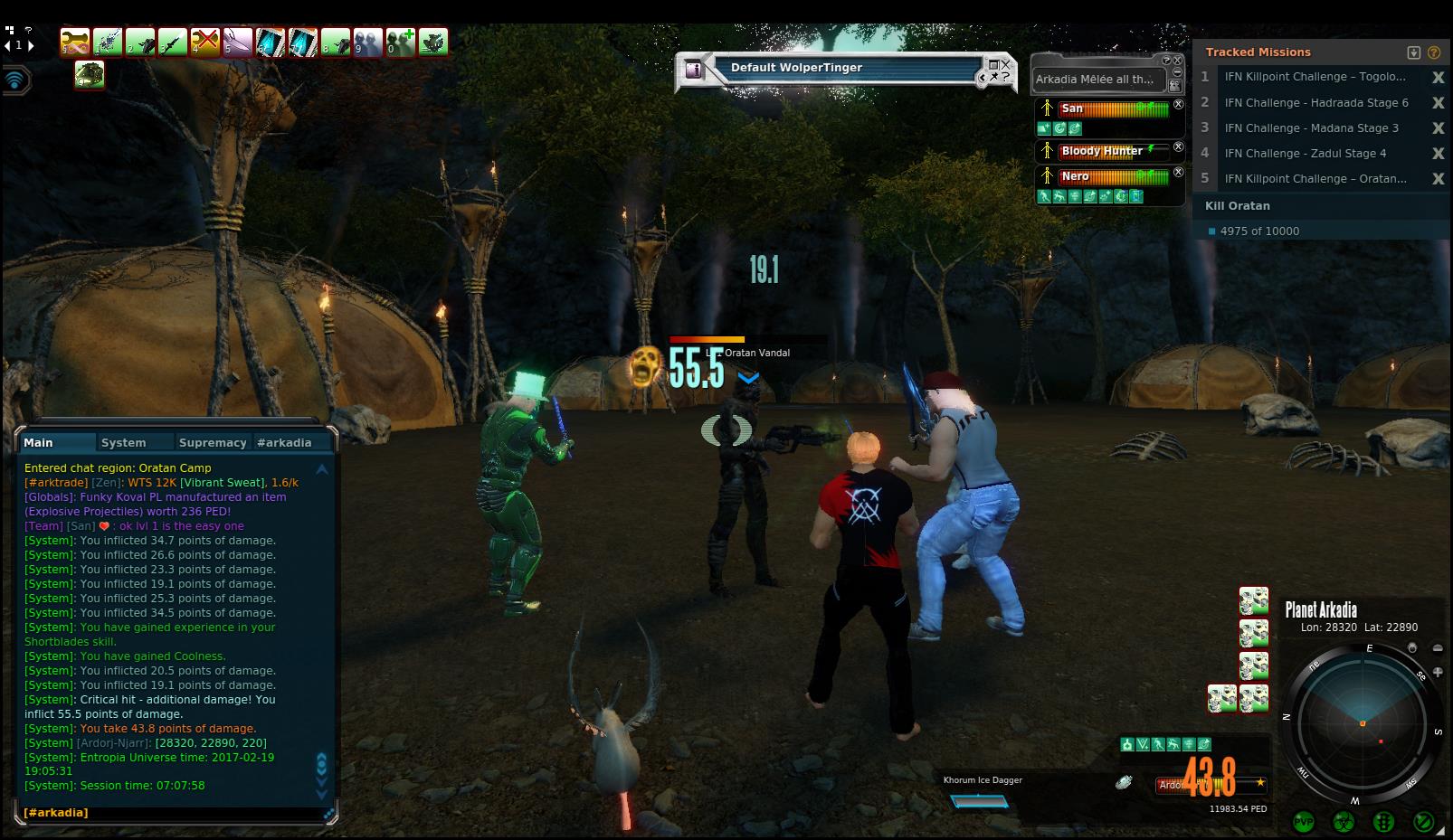Select the #arkadia chat tab
Image resolution: width=1453 pixels, height=840 pixels.
tap(284, 442)
